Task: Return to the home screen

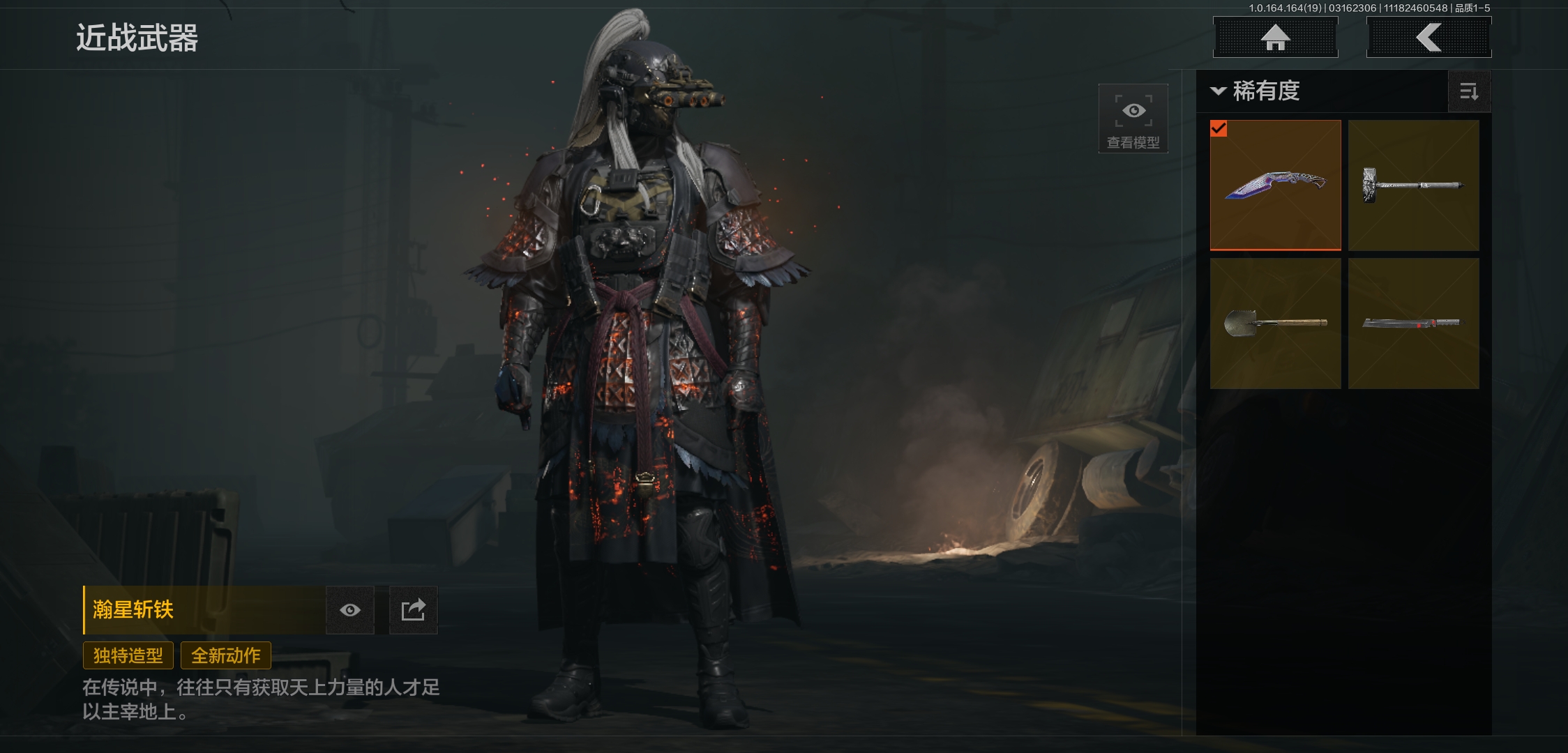Action: click(1275, 38)
